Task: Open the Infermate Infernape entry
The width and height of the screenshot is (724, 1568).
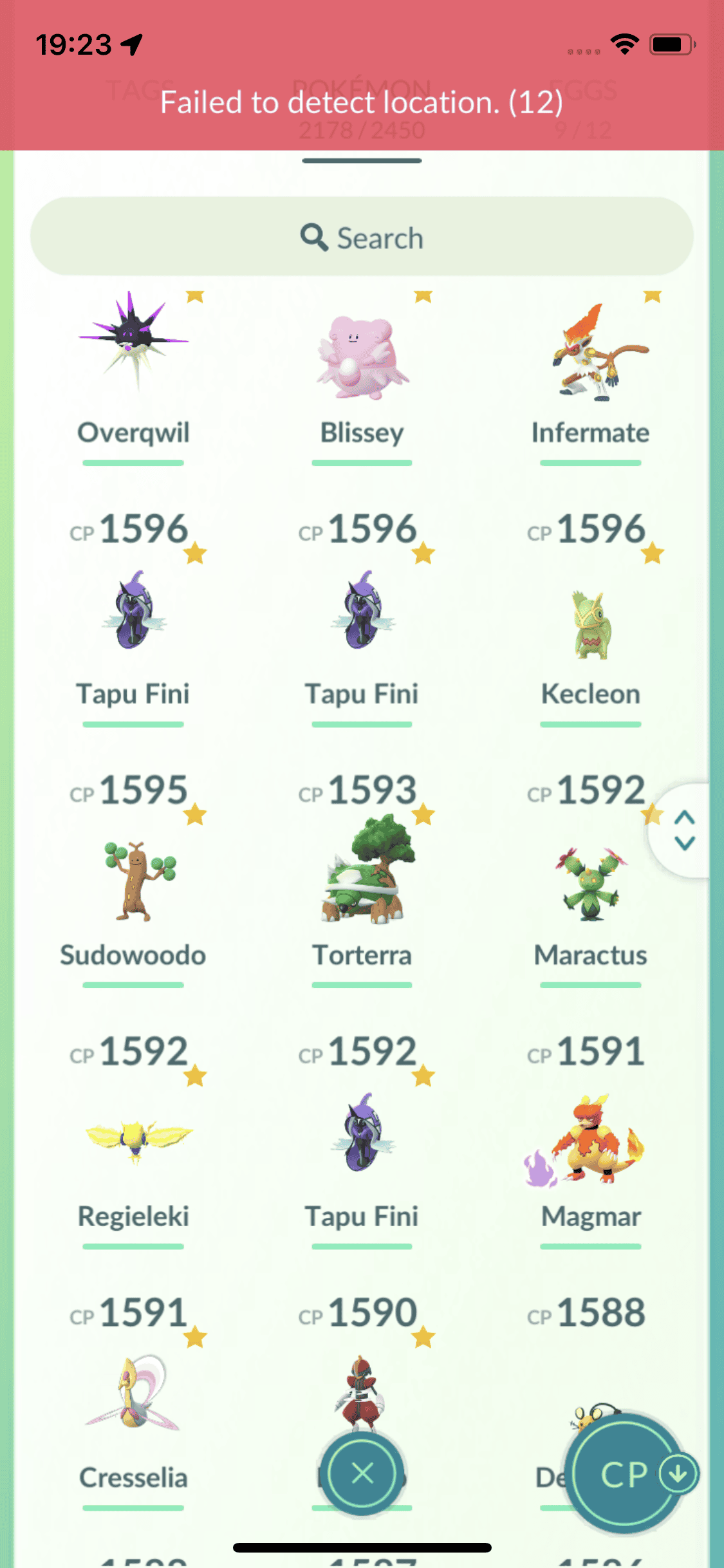Action: [590, 360]
